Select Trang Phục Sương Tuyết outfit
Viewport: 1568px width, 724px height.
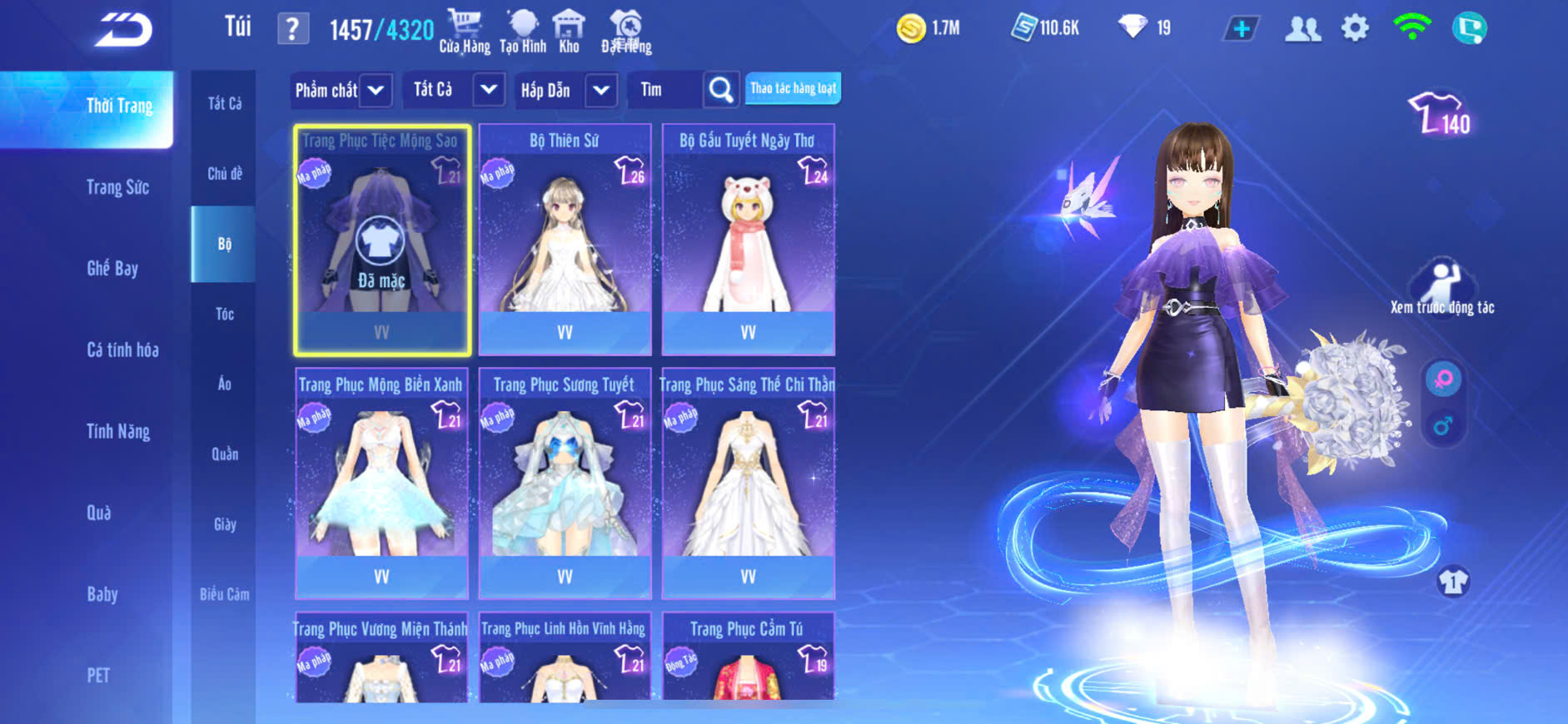pos(565,483)
